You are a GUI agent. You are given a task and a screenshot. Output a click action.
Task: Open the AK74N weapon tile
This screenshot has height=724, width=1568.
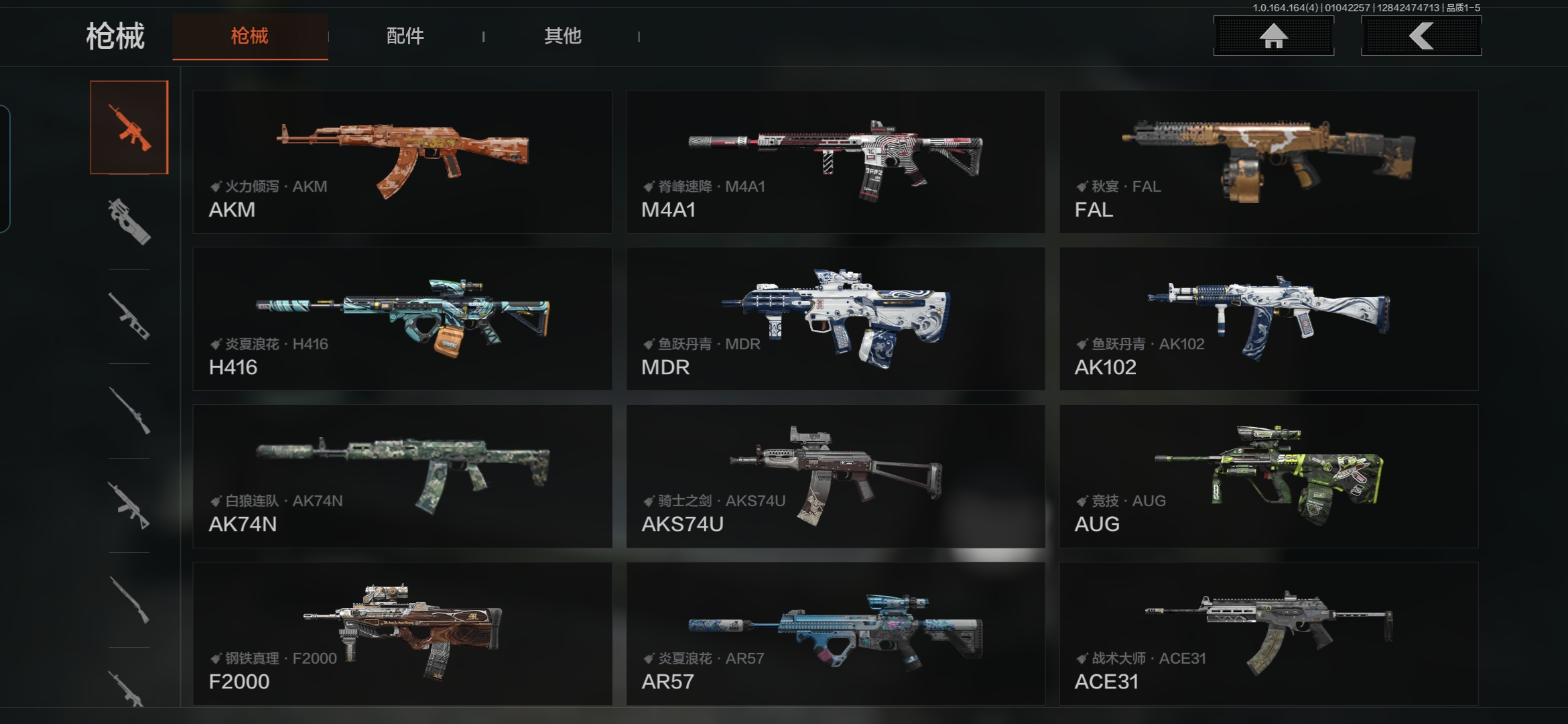click(402, 476)
